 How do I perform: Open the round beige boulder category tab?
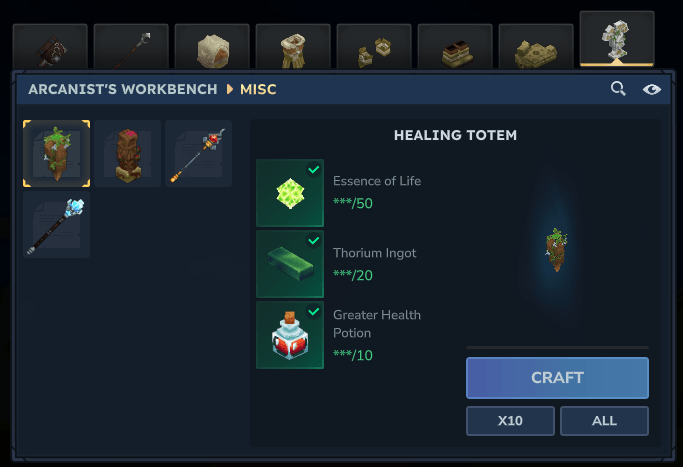[x=212, y=47]
